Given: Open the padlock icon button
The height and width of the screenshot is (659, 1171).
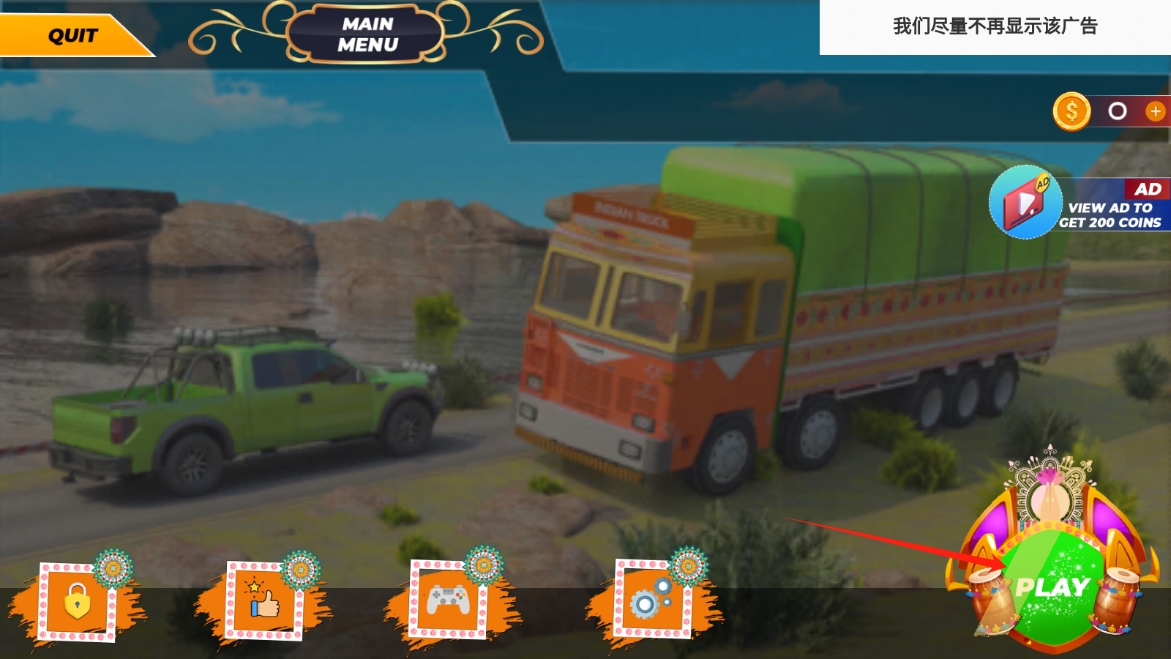Looking at the screenshot, I should (x=77, y=602).
